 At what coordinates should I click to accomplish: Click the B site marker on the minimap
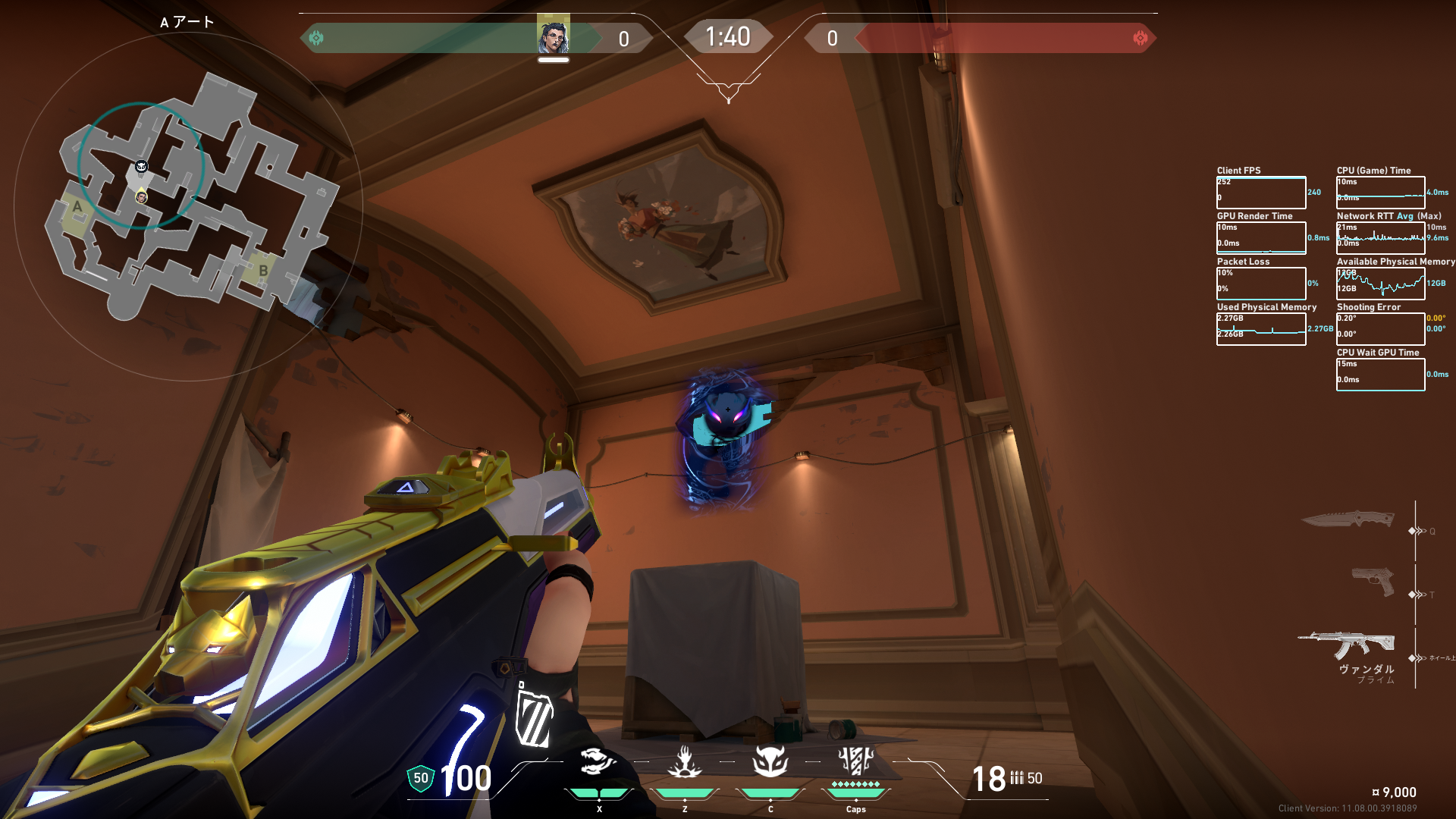(x=263, y=271)
